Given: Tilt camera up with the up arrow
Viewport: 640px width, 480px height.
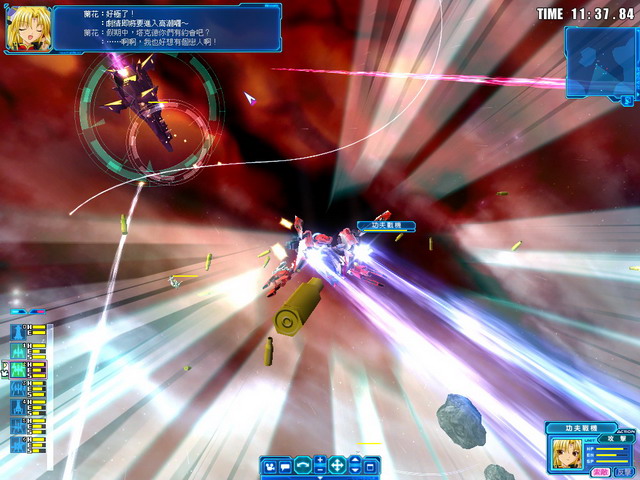Looking at the screenshot, I should click(354, 460).
